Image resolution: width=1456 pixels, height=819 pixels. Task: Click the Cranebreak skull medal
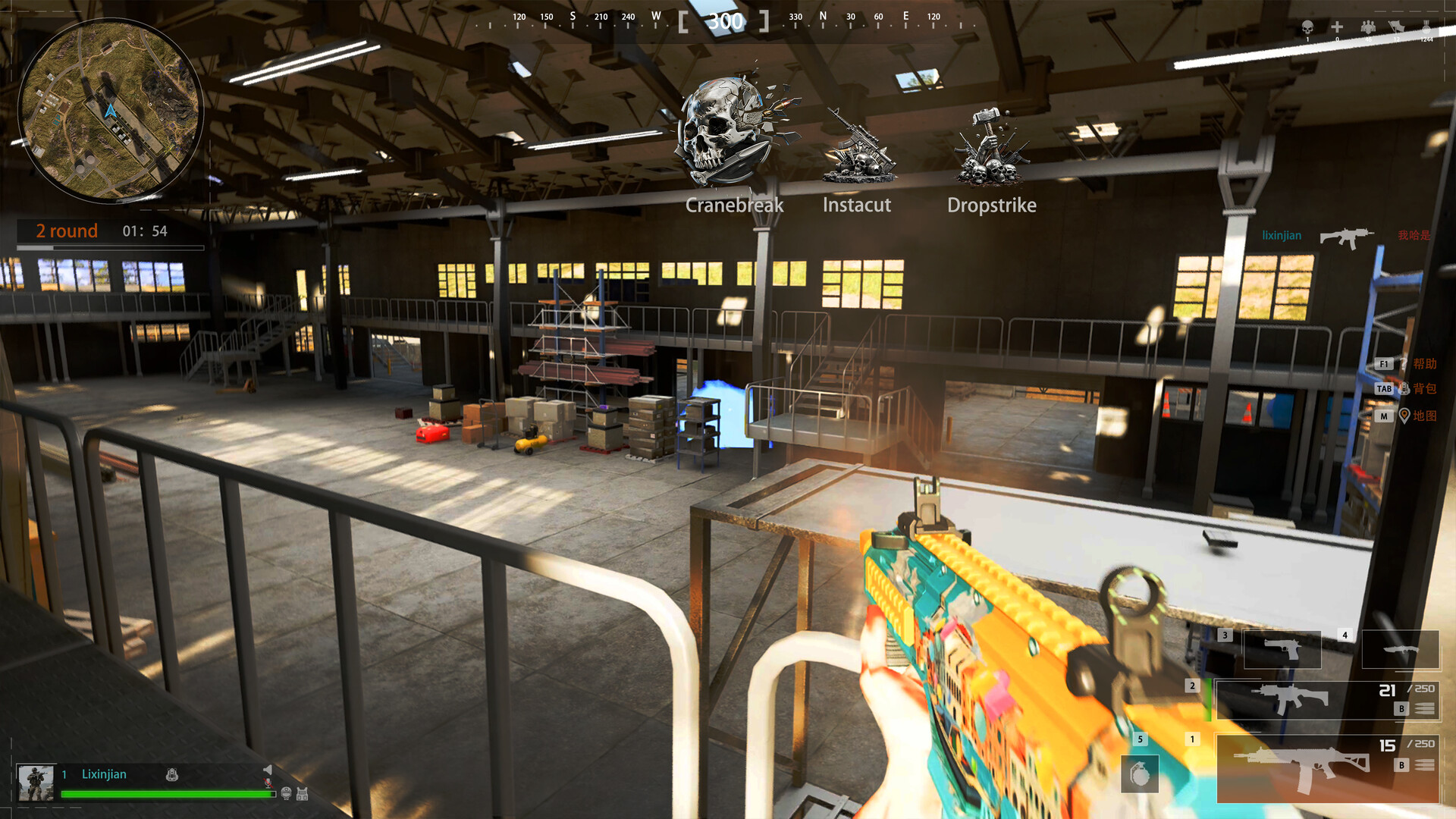pos(730,133)
